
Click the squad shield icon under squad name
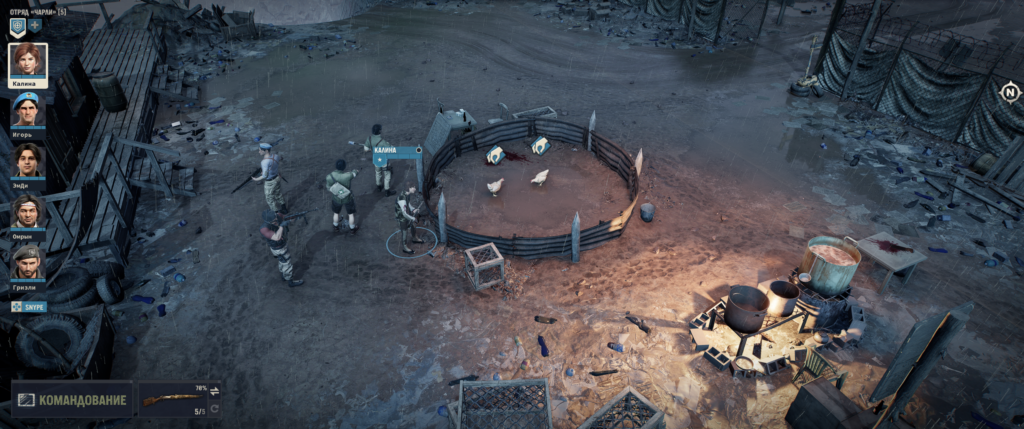click(17, 25)
